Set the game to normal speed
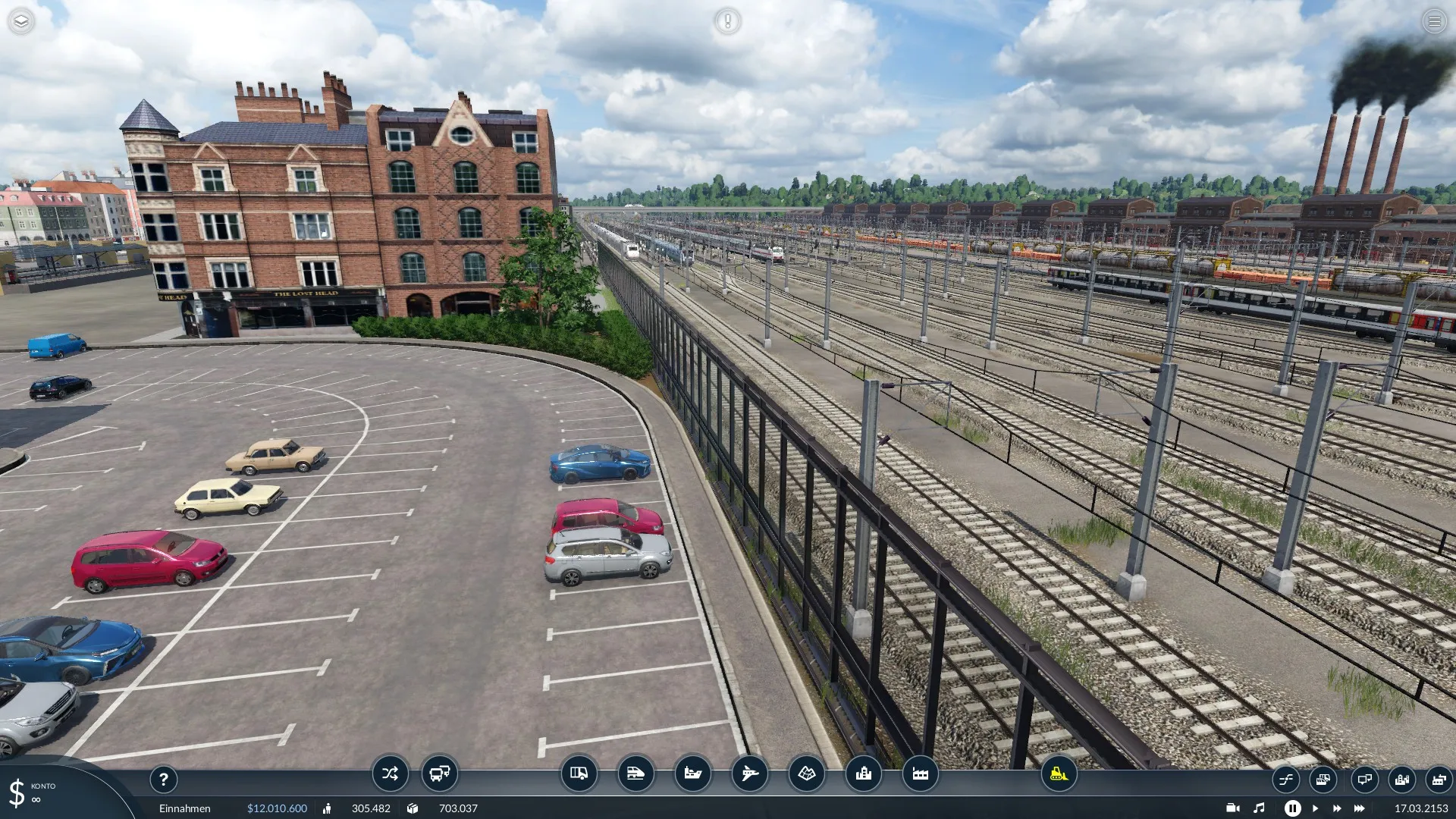 (1315, 808)
